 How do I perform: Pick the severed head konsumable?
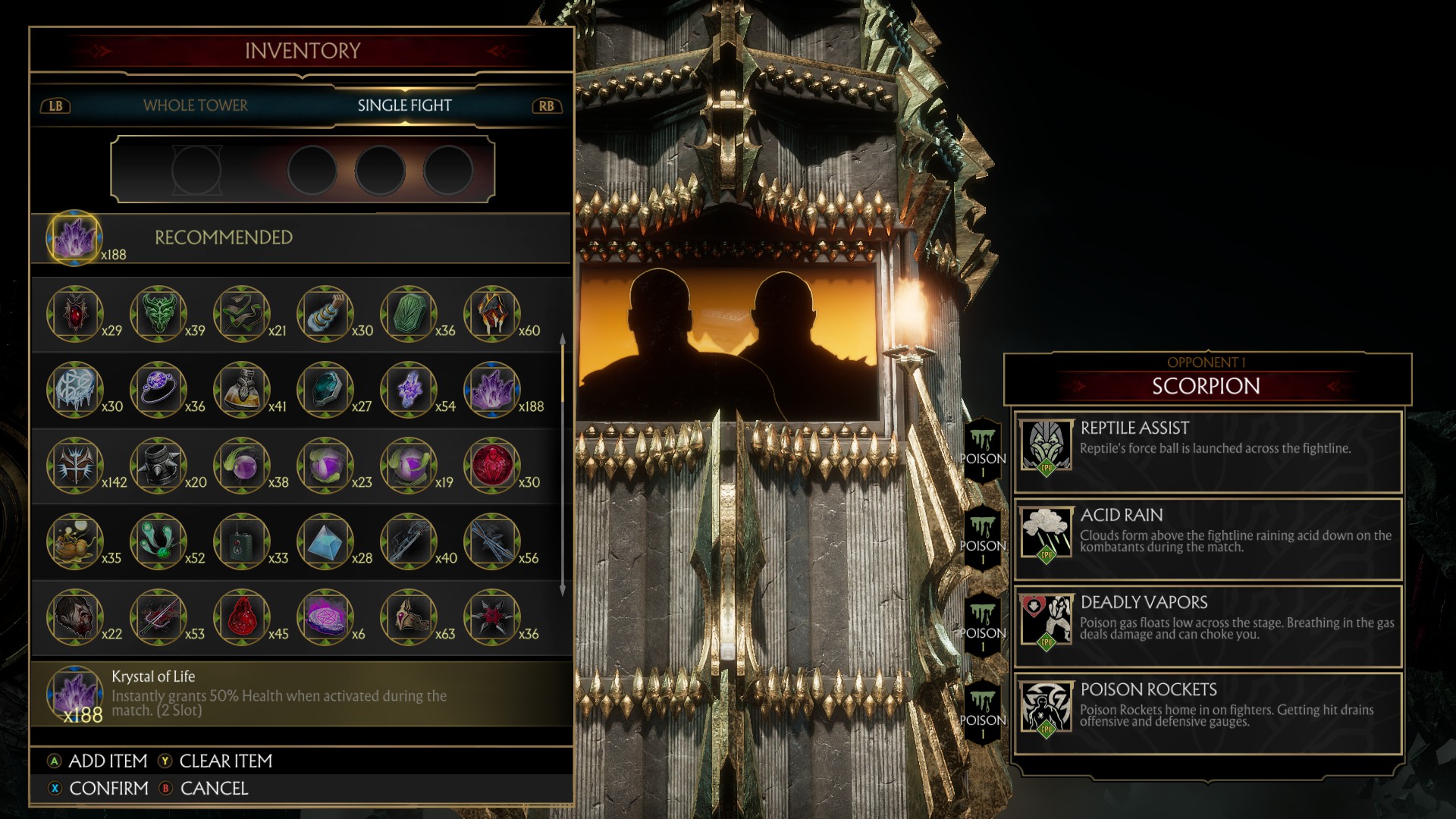(74, 617)
